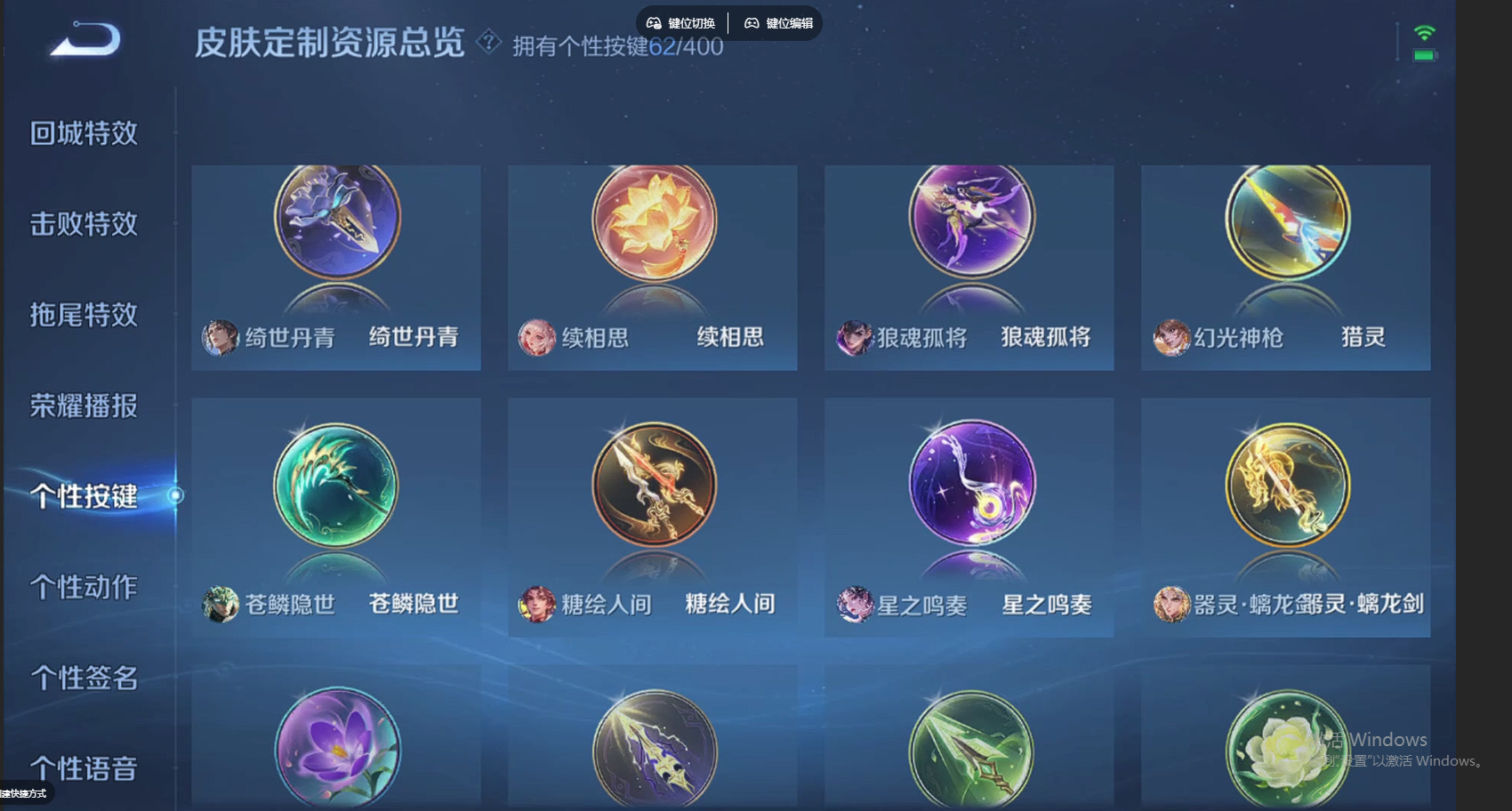Switch to 个性动作 in the sidebar
The width and height of the screenshot is (1512, 811).
[x=85, y=587]
